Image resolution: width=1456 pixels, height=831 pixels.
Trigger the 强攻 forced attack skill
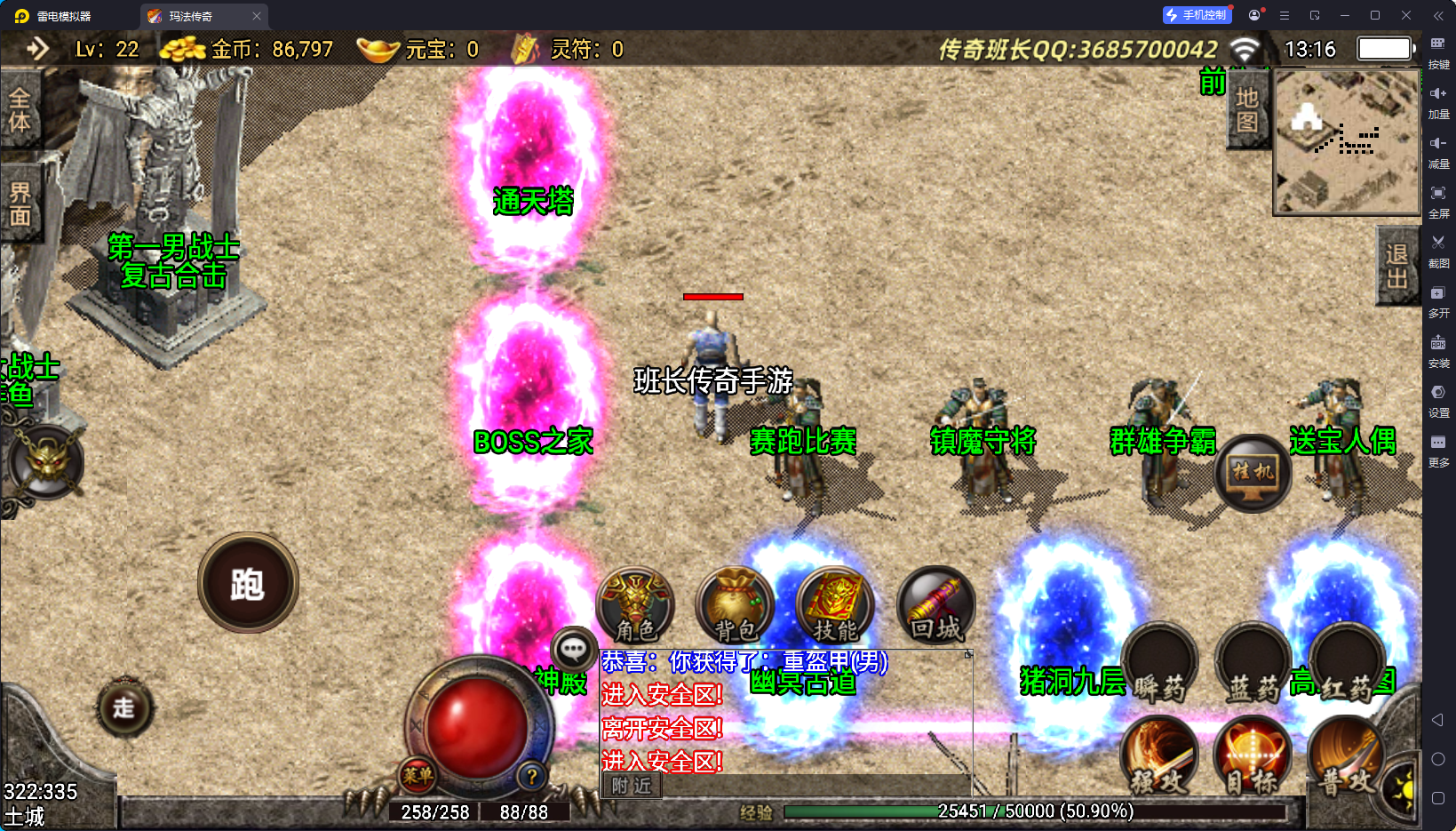[1159, 757]
